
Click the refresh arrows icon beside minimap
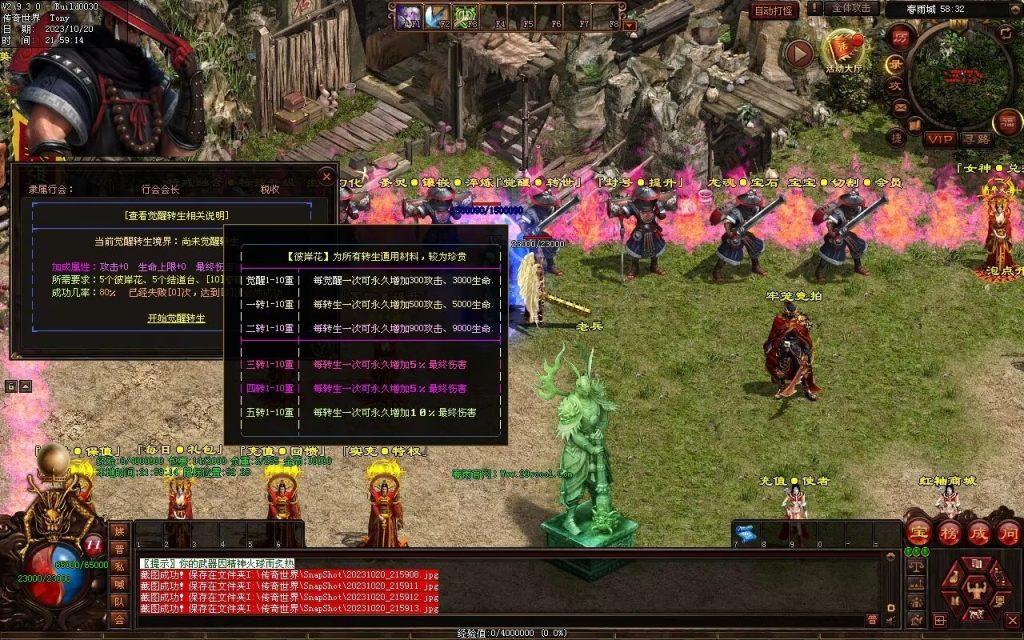point(1005,33)
